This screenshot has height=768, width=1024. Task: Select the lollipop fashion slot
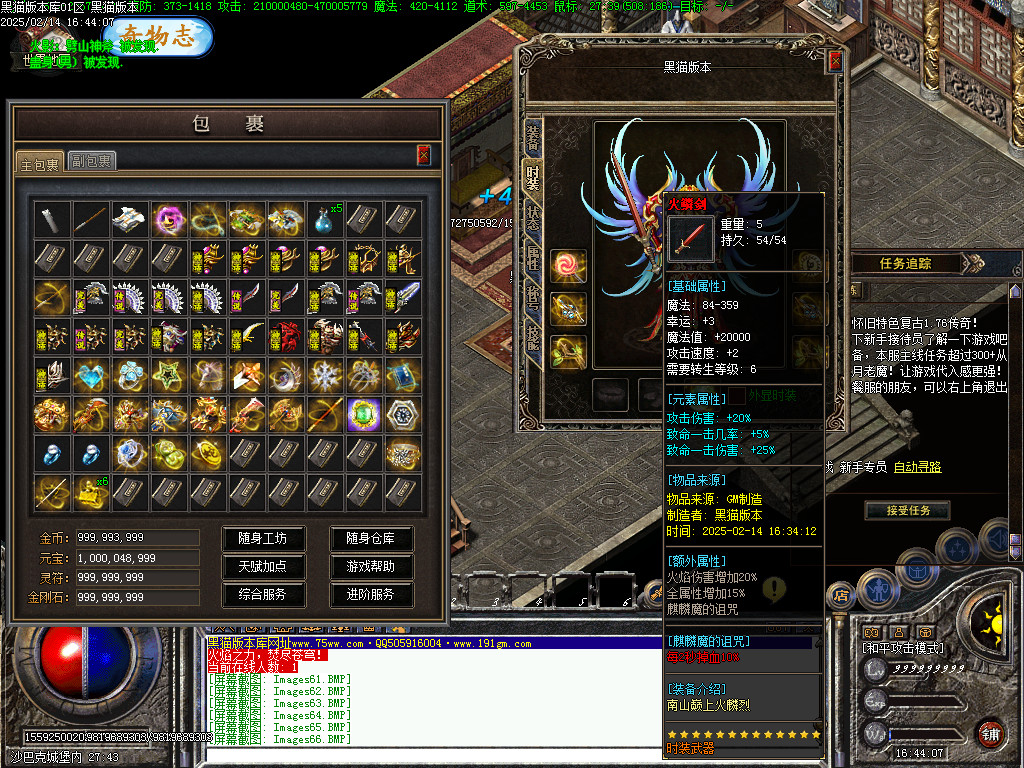coord(569,266)
